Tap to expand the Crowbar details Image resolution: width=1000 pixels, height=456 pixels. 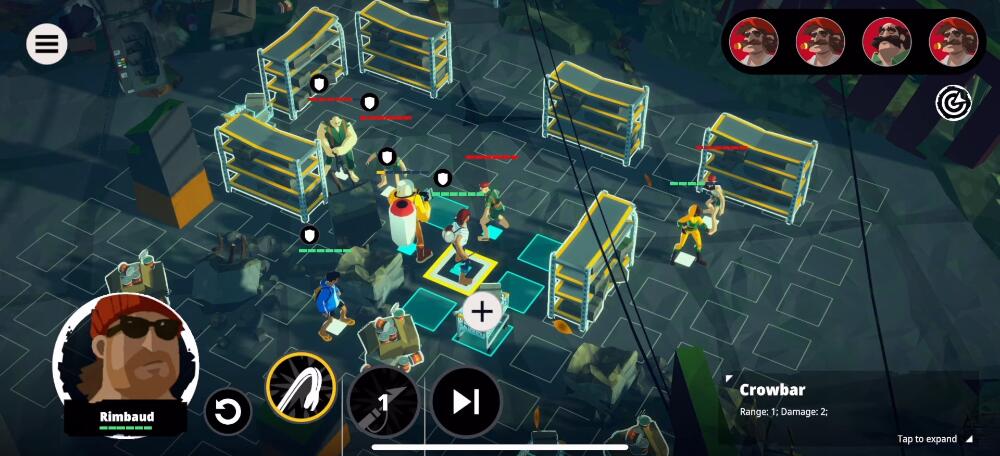click(x=934, y=439)
